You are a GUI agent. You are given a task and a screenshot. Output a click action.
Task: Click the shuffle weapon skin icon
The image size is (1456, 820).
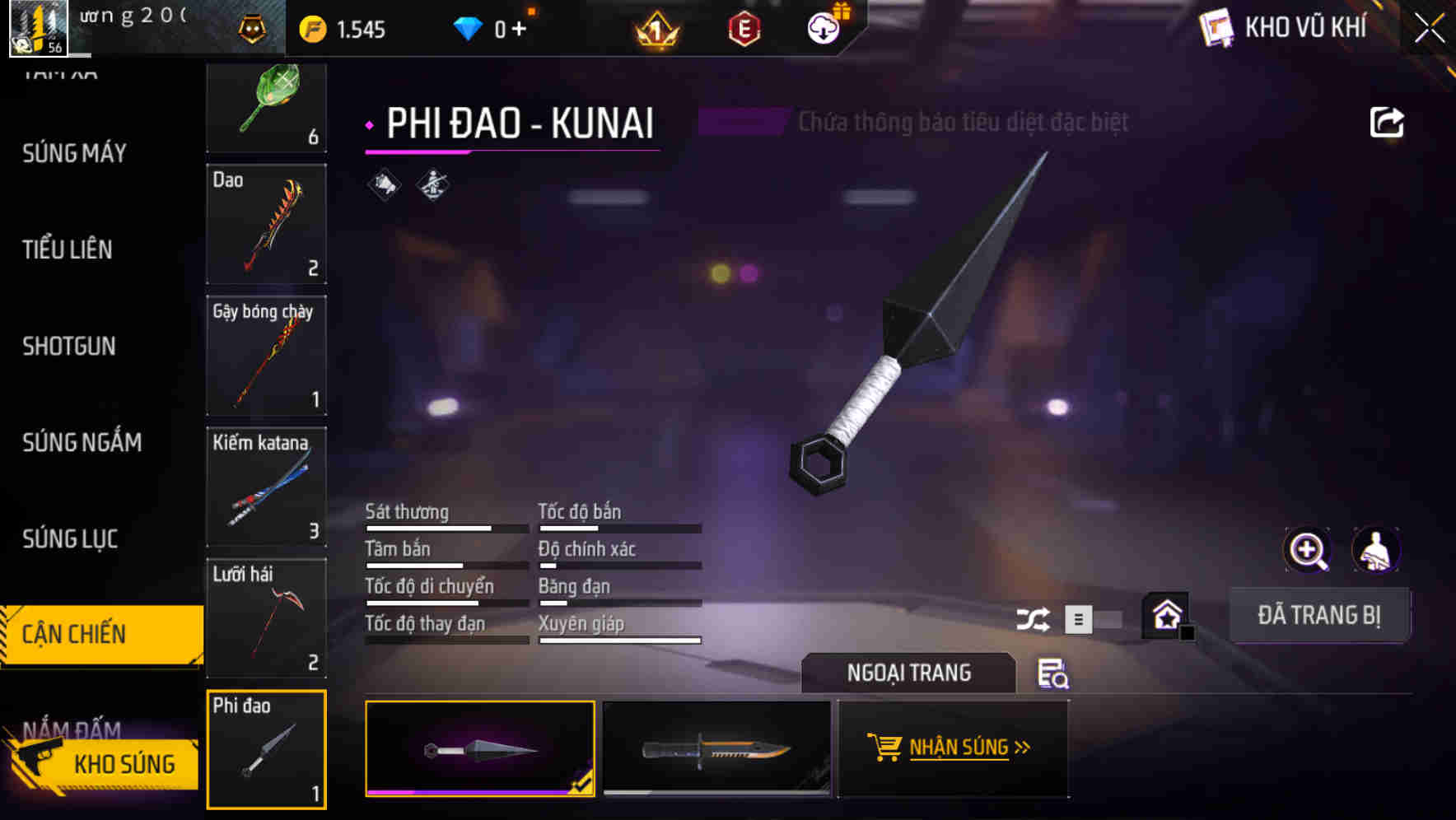point(1032,618)
